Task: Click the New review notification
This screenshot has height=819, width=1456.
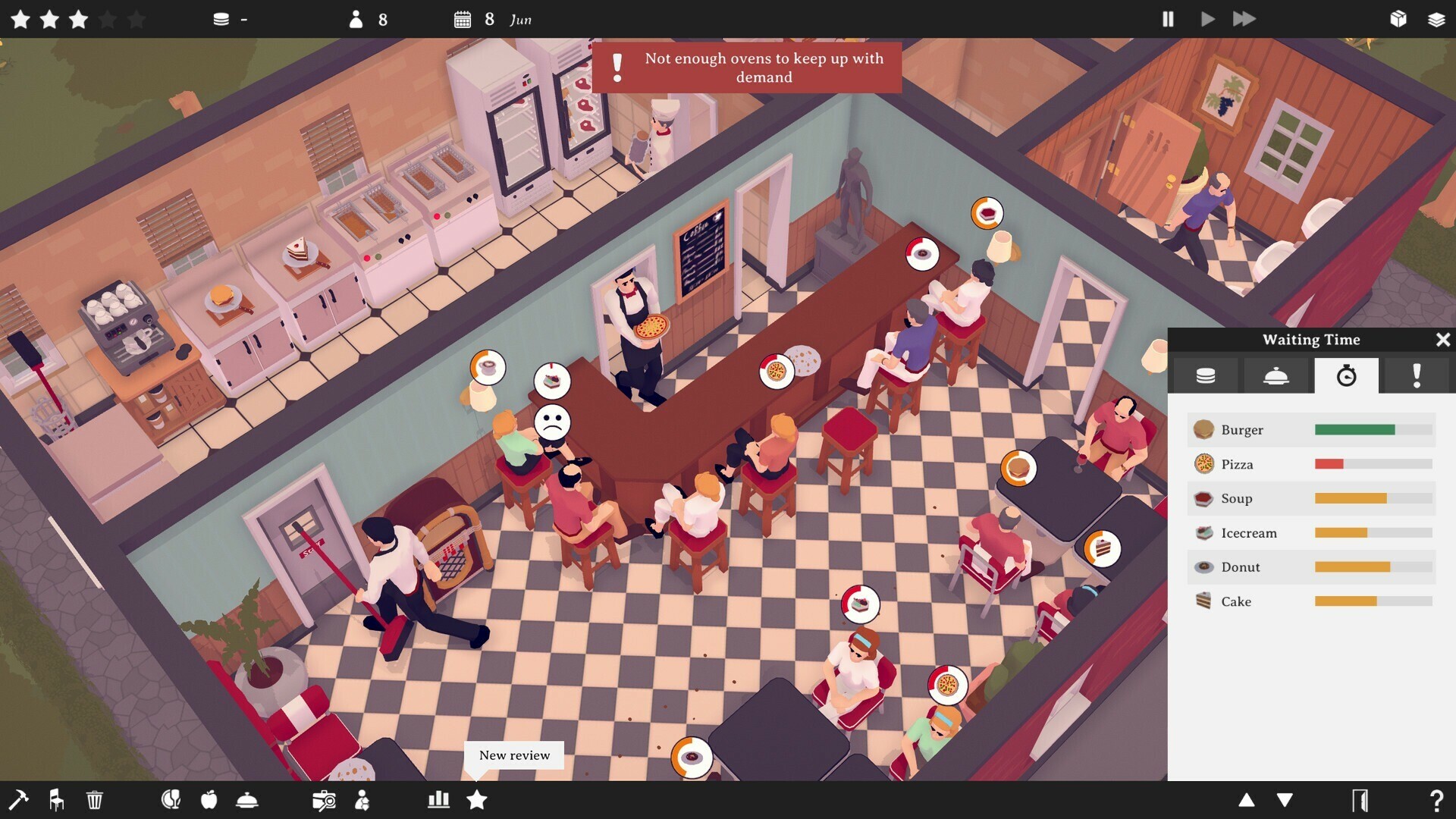Action: [x=513, y=755]
